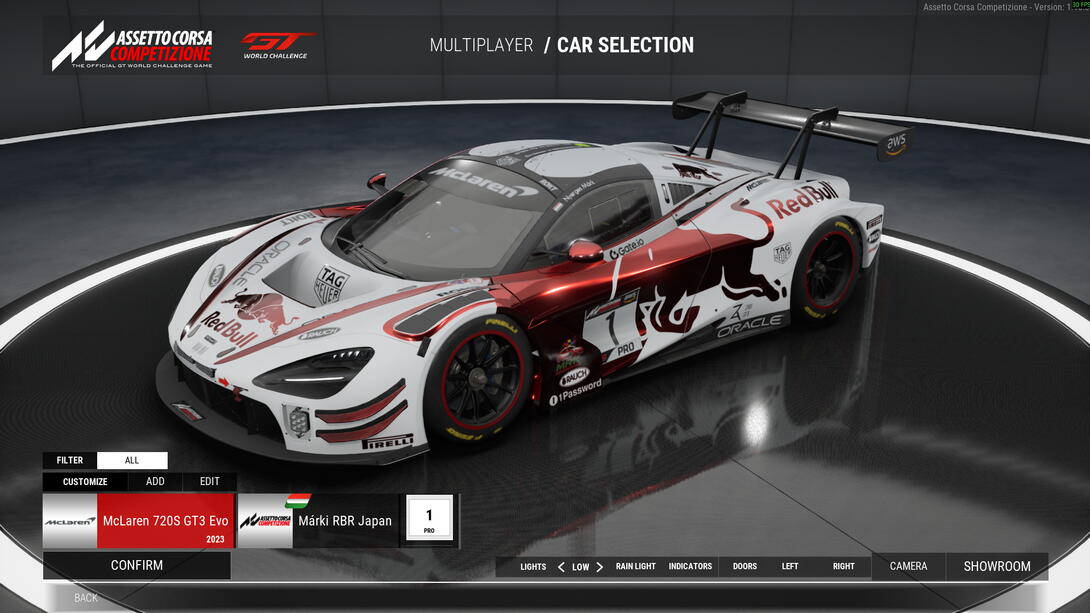Choose the McLaren 720S GT3 Evo car tile
Viewport: 1090px width, 613px height.
pyautogui.click(x=139, y=521)
